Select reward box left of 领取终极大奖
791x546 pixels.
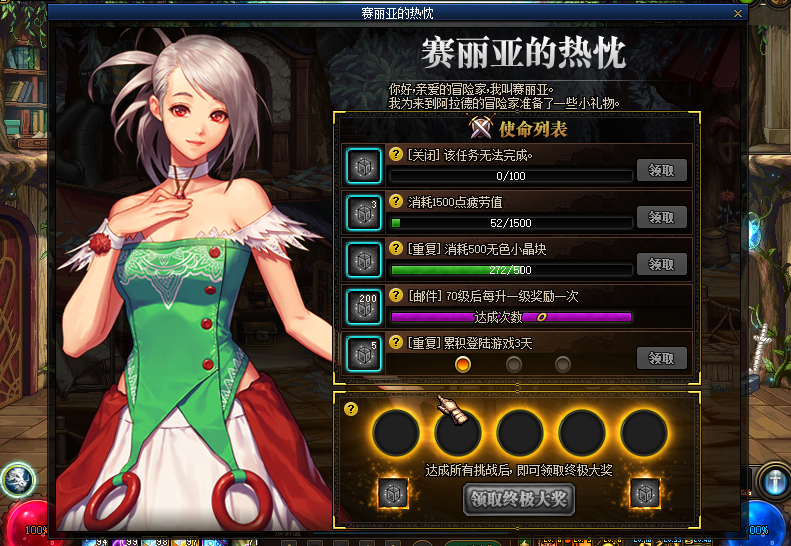click(391, 494)
